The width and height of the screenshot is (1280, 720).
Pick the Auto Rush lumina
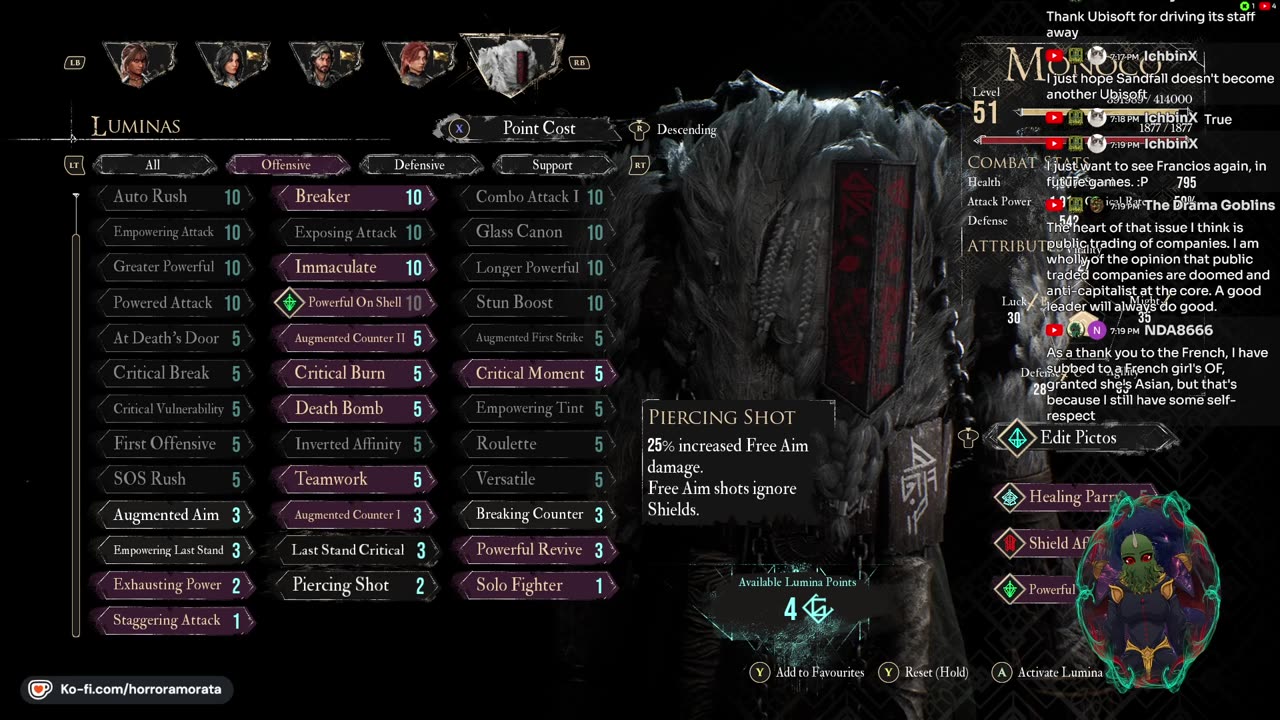(x=172, y=197)
